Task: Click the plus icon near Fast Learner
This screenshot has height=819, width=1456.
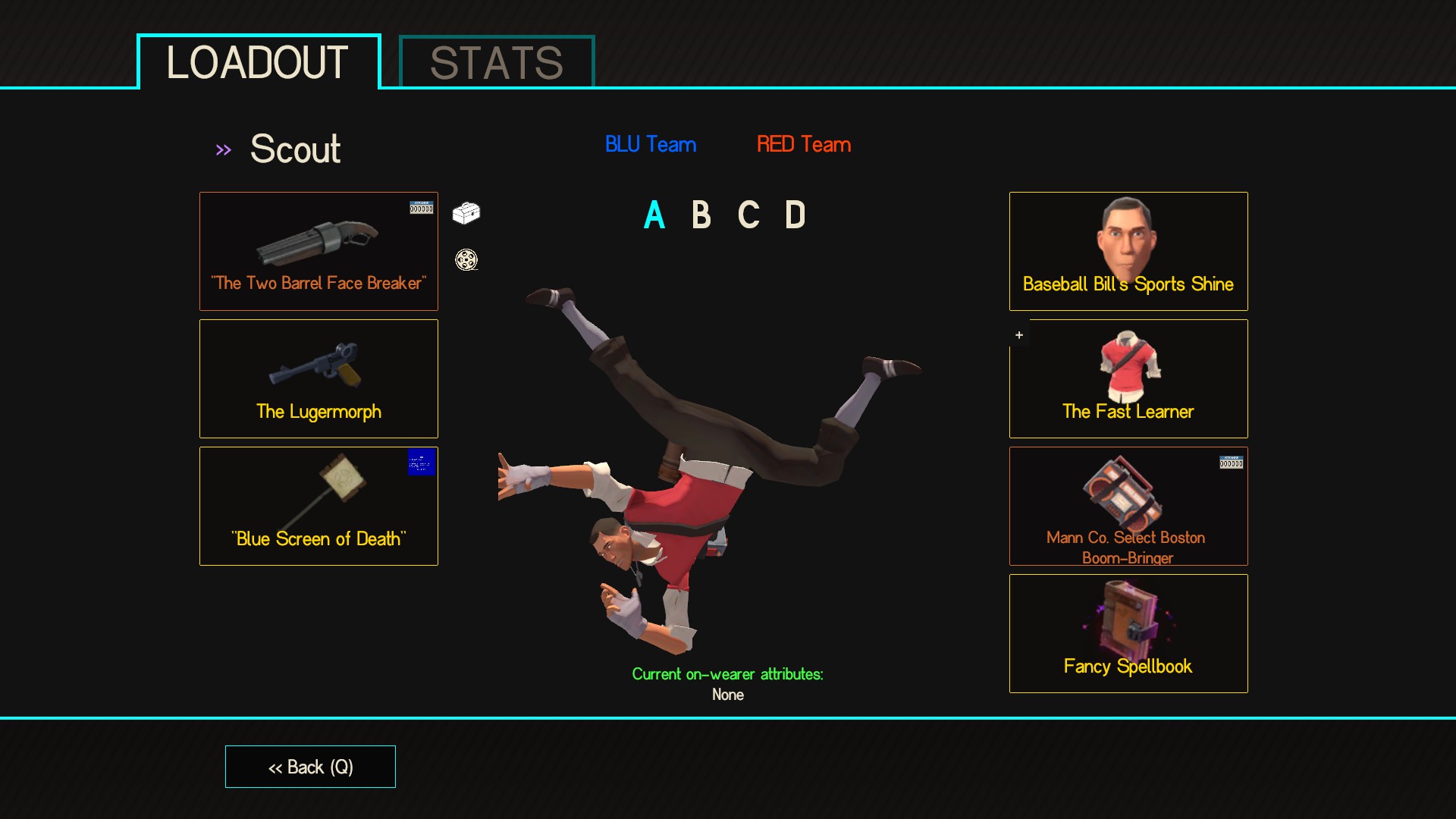Action: pyautogui.click(x=1019, y=335)
